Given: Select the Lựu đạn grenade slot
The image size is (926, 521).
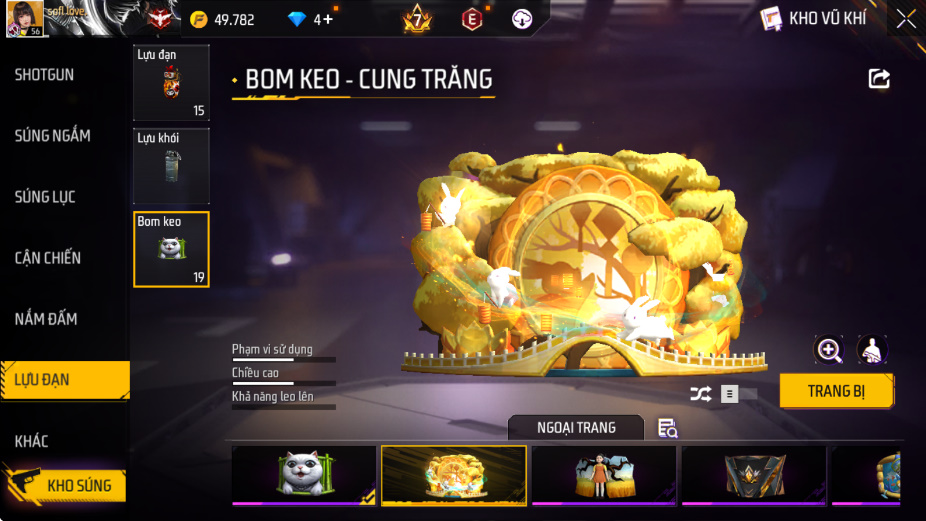Looking at the screenshot, I should pyautogui.click(x=171, y=83).
